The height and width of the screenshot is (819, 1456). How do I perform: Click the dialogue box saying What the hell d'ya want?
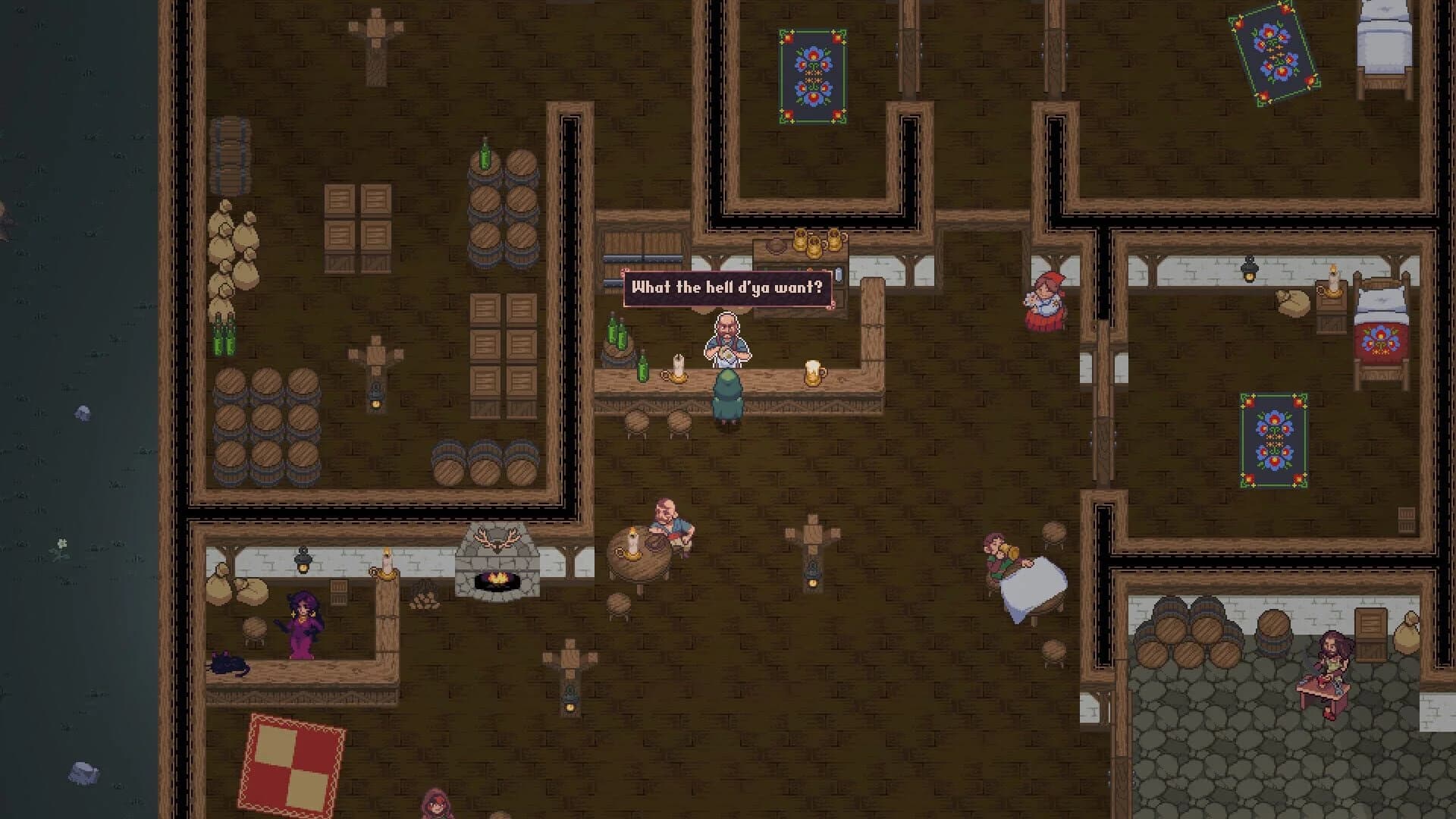pyautogui.click(x=728, y=287)
